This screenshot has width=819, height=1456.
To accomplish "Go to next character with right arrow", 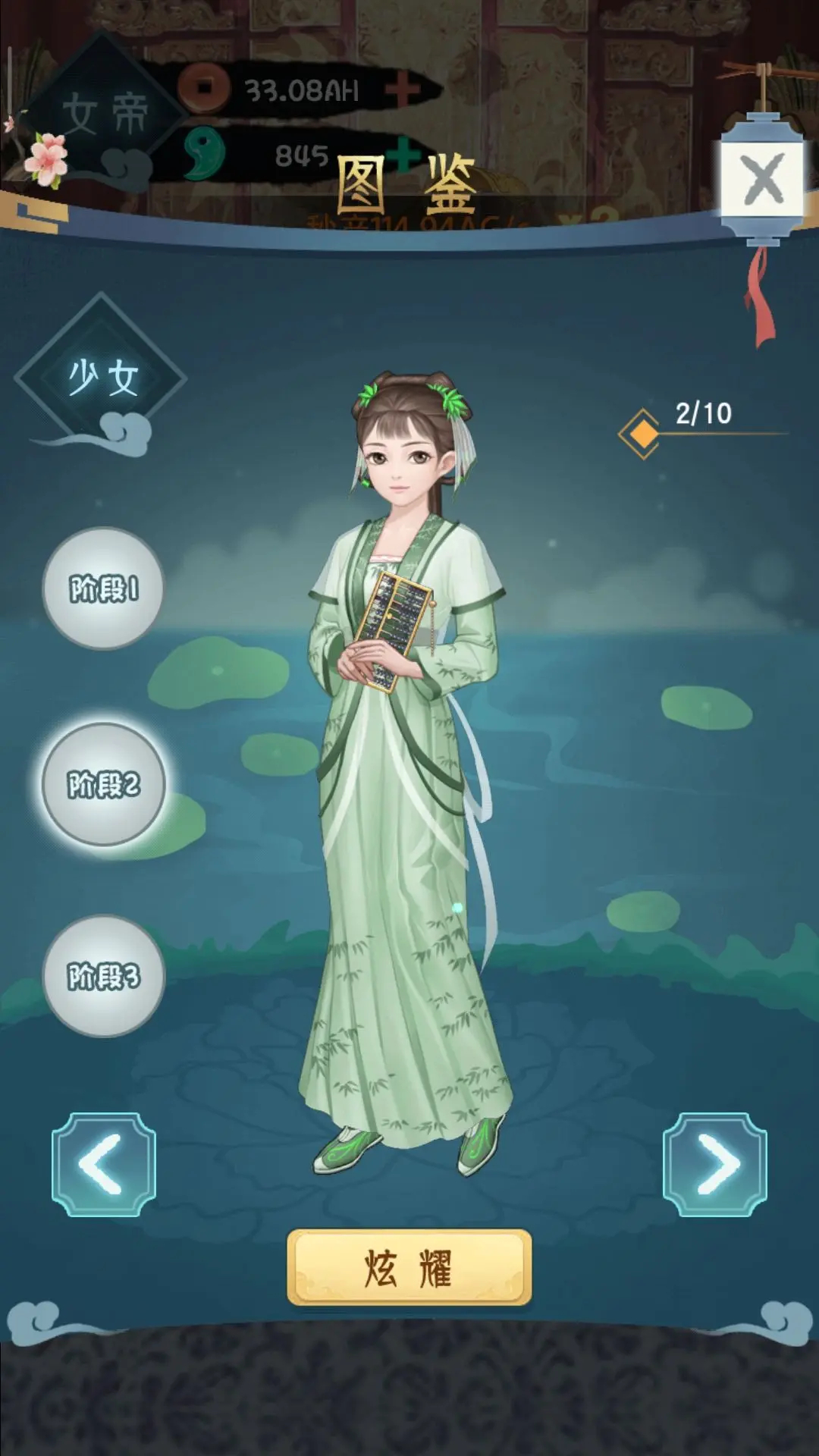I will [x=715, y=1165].
